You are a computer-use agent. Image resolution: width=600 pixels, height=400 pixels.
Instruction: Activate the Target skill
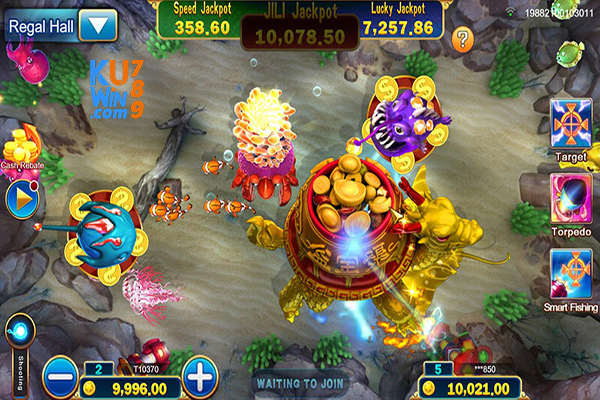570,123
